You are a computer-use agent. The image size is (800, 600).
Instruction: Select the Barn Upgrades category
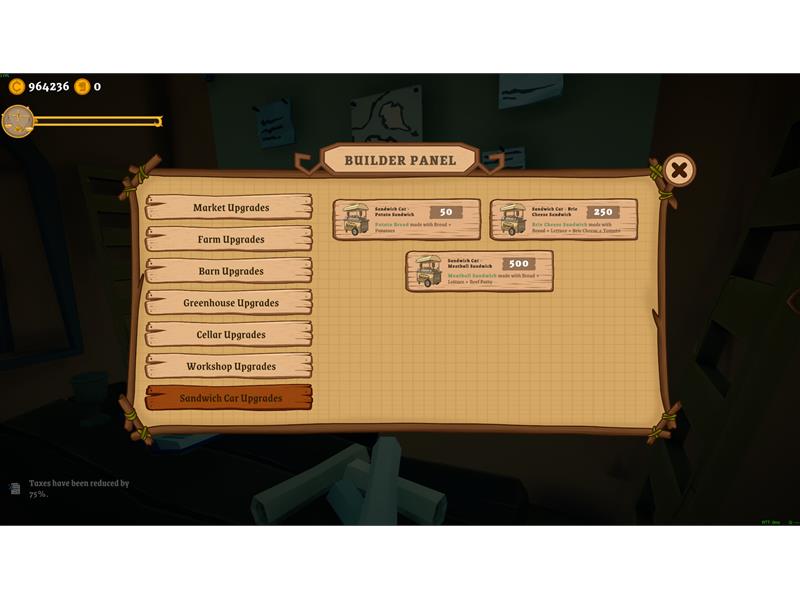coord(229,271)
